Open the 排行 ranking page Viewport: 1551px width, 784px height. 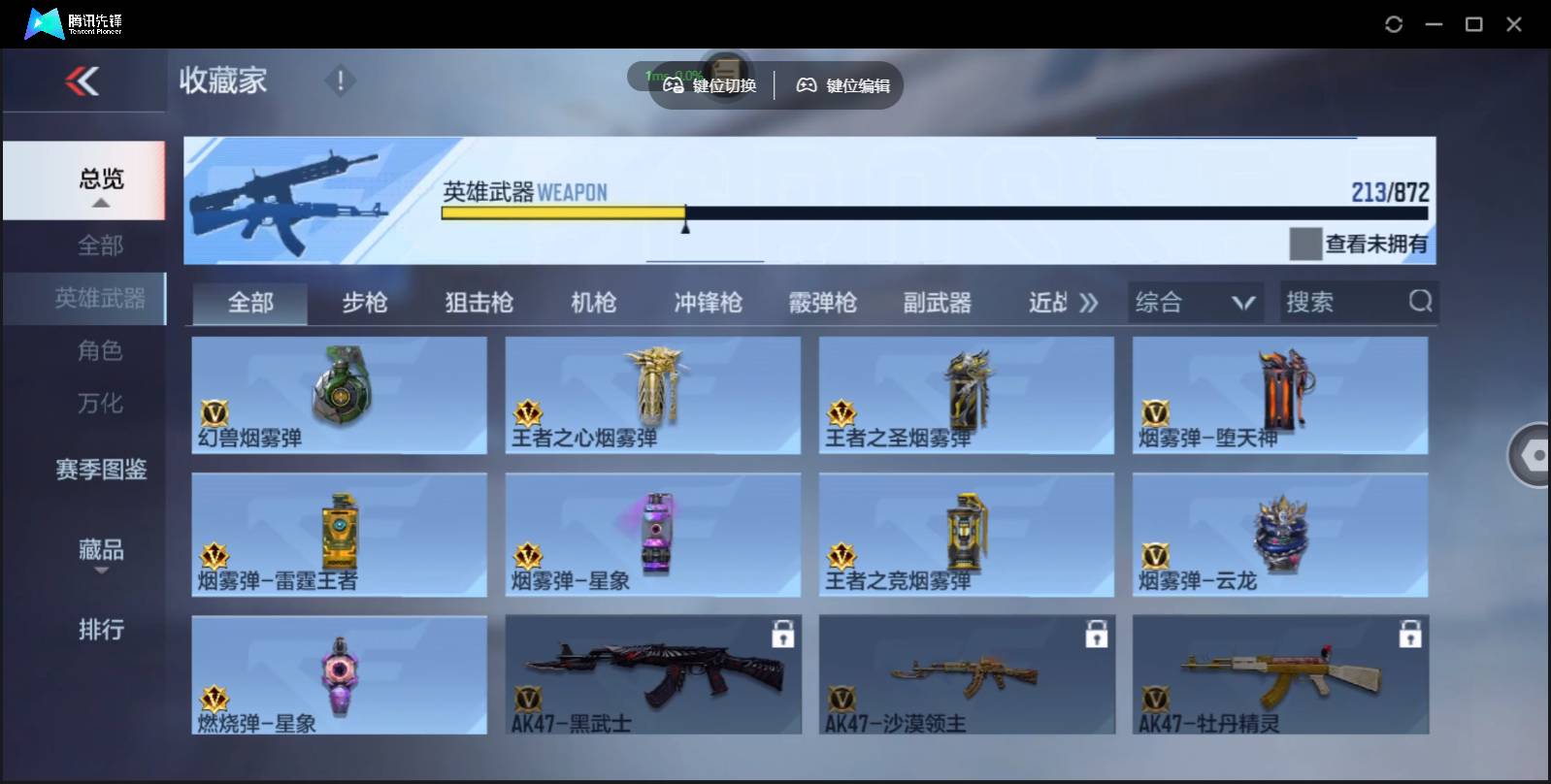coord(100,631)
